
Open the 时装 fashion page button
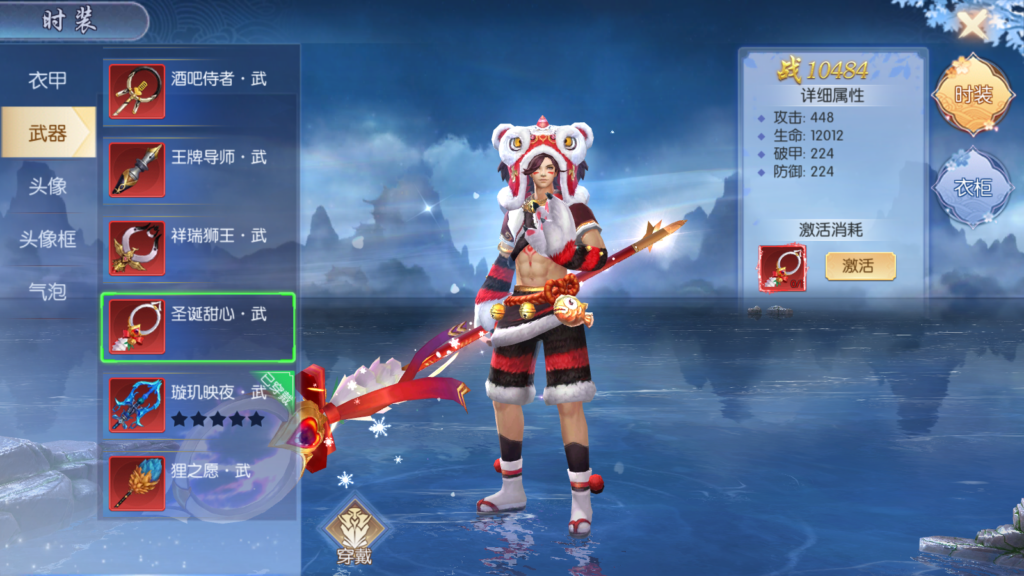pyautogui.click(x=972, y=96)
